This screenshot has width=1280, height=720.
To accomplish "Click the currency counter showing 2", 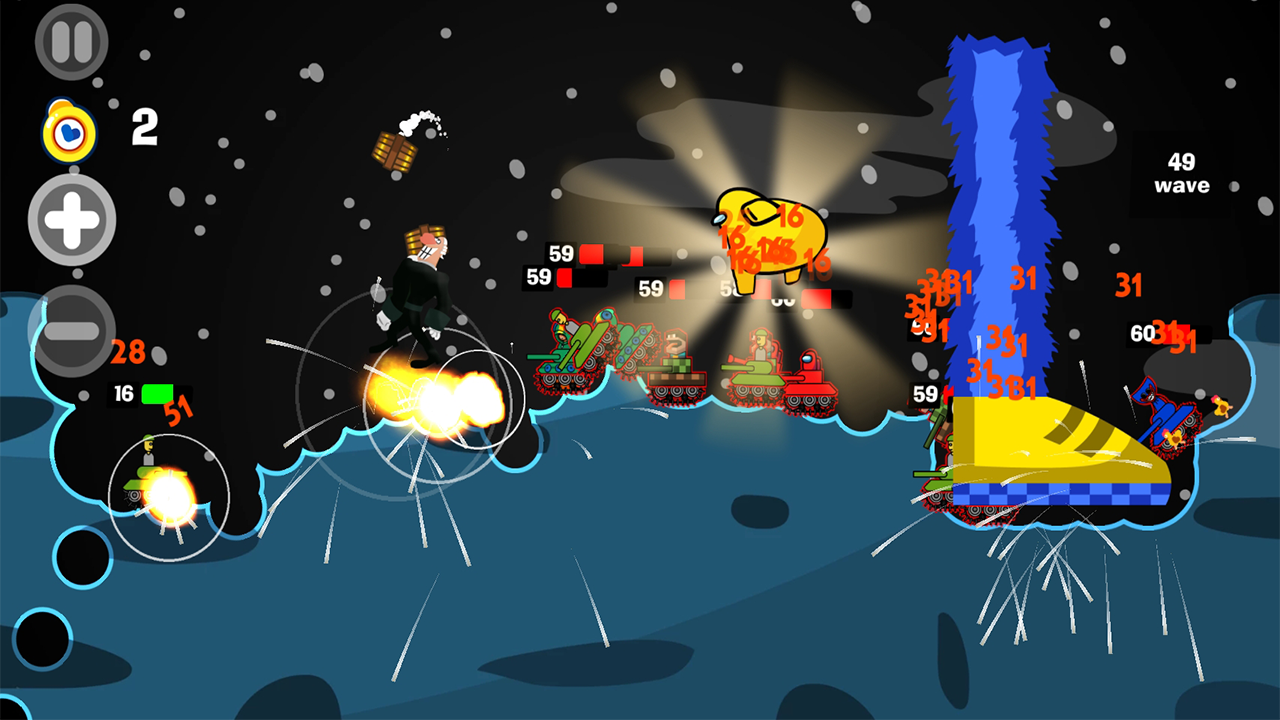I will tap(142, 128).
